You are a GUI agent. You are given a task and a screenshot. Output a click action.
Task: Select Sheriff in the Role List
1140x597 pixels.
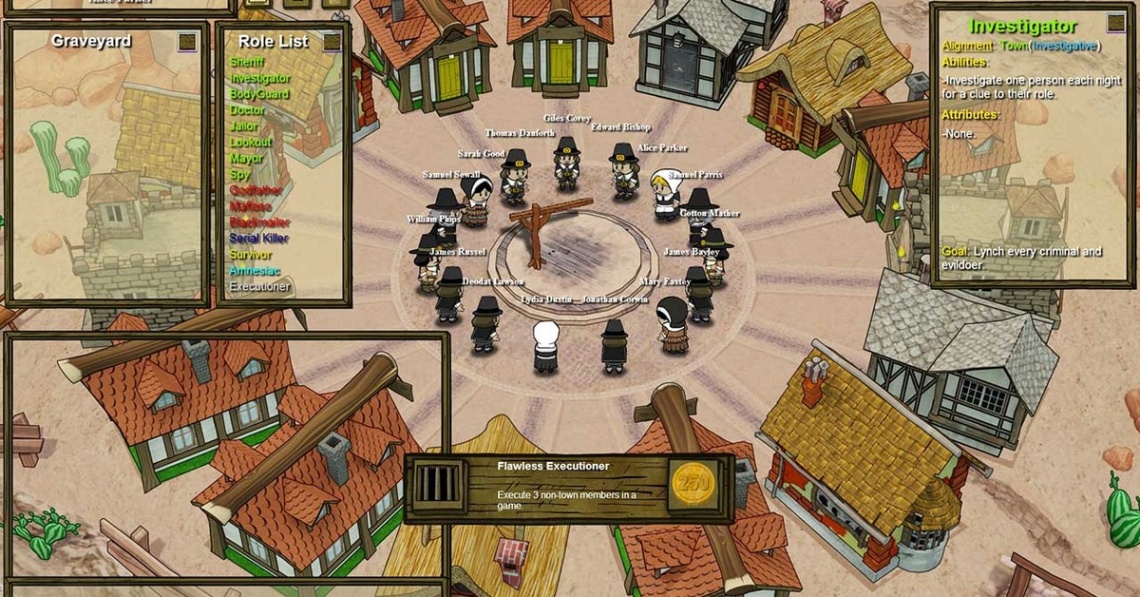(248, 61)
